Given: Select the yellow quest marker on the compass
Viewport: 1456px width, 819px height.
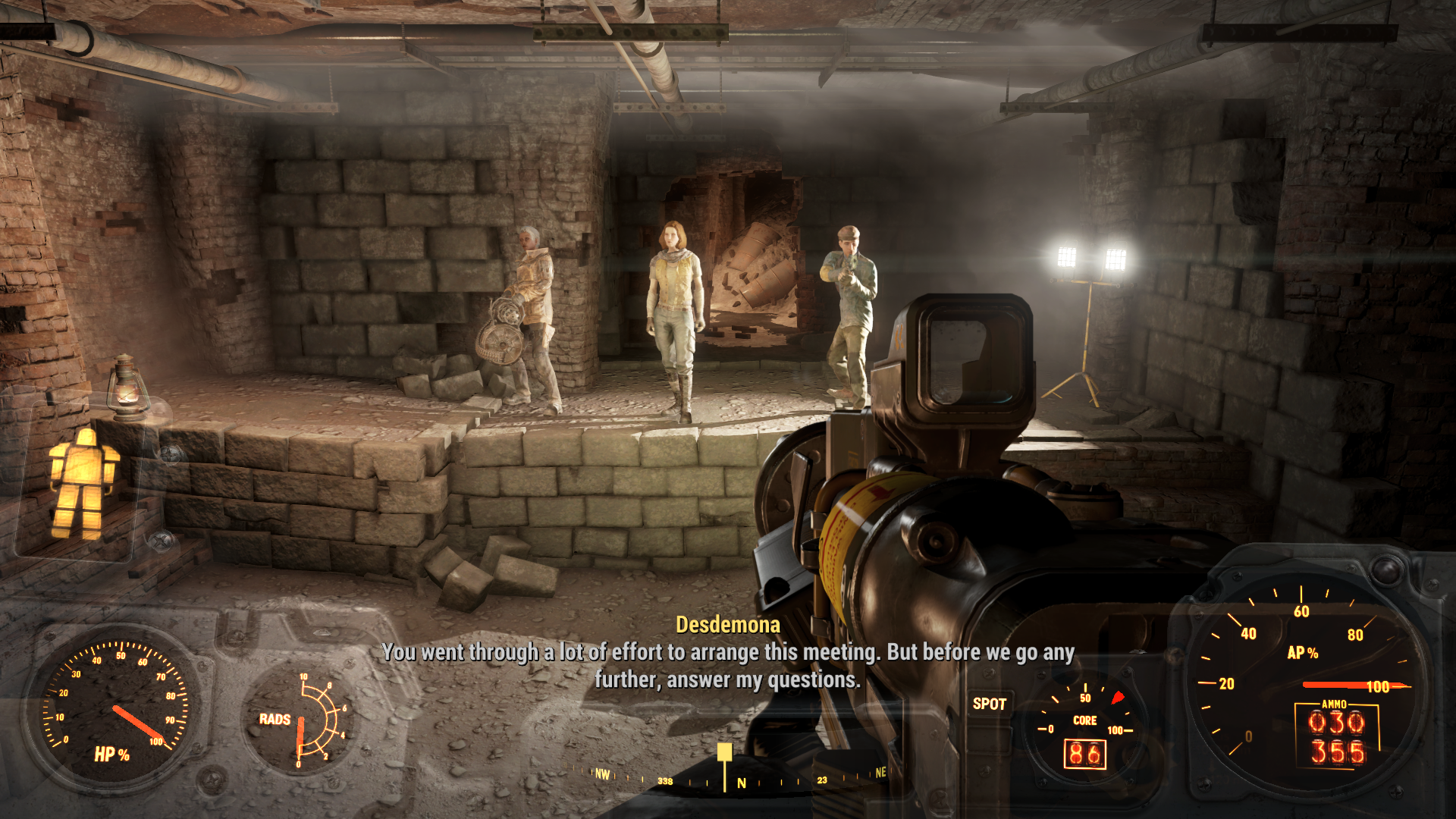Looking at the screenshot, I should [725, 752].
